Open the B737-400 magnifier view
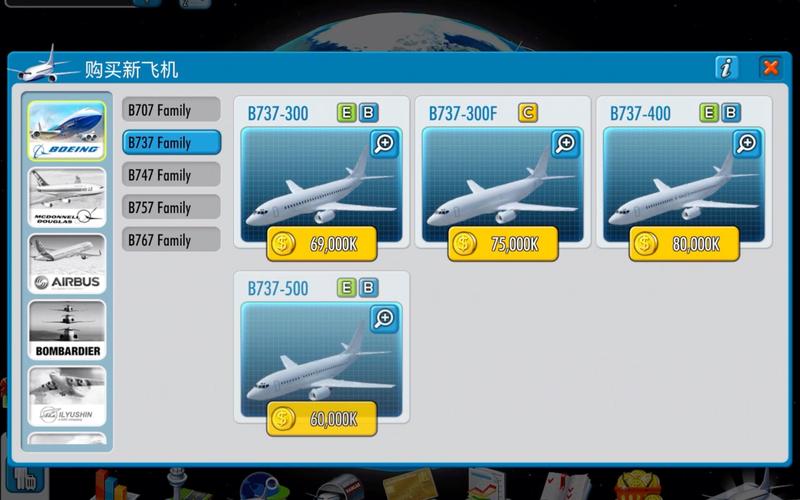The width and height of the screenshot is (800, 500). [x=746, y=144]
